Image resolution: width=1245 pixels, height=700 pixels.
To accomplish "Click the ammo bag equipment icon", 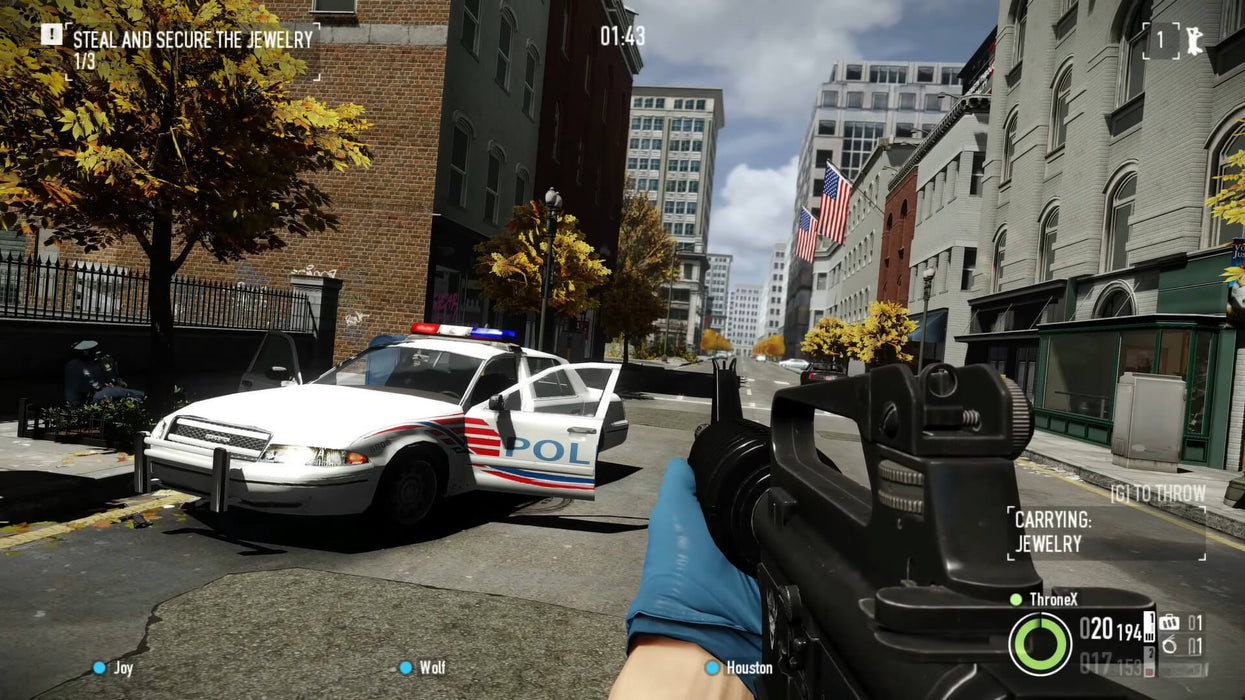I will coord(1169,623).
